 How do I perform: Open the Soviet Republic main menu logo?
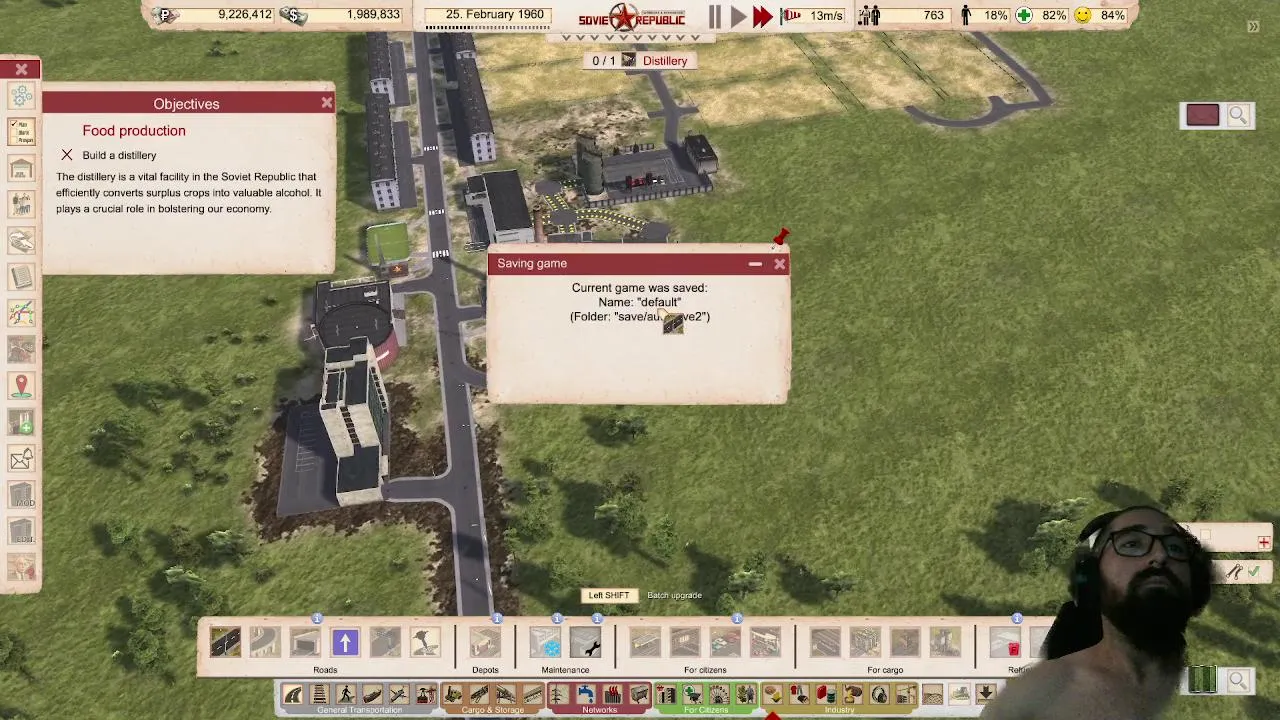(x=631, y=17)
